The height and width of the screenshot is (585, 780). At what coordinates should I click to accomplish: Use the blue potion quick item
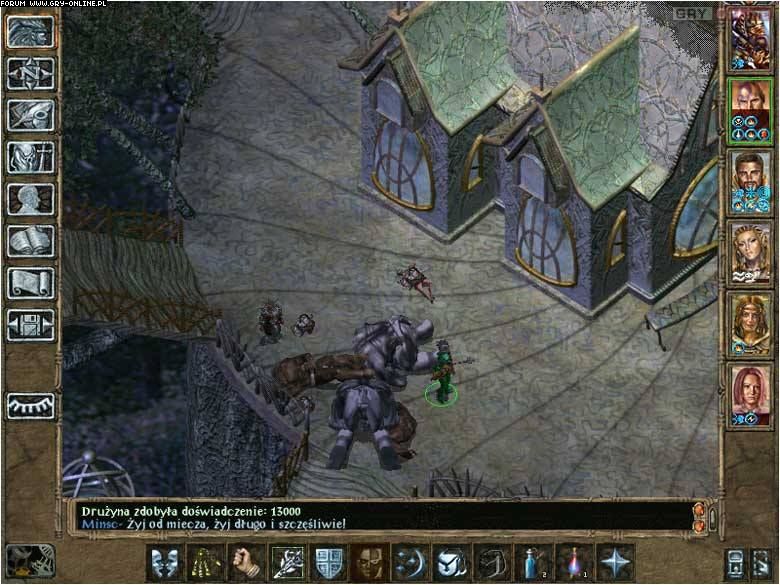point(531,563)
